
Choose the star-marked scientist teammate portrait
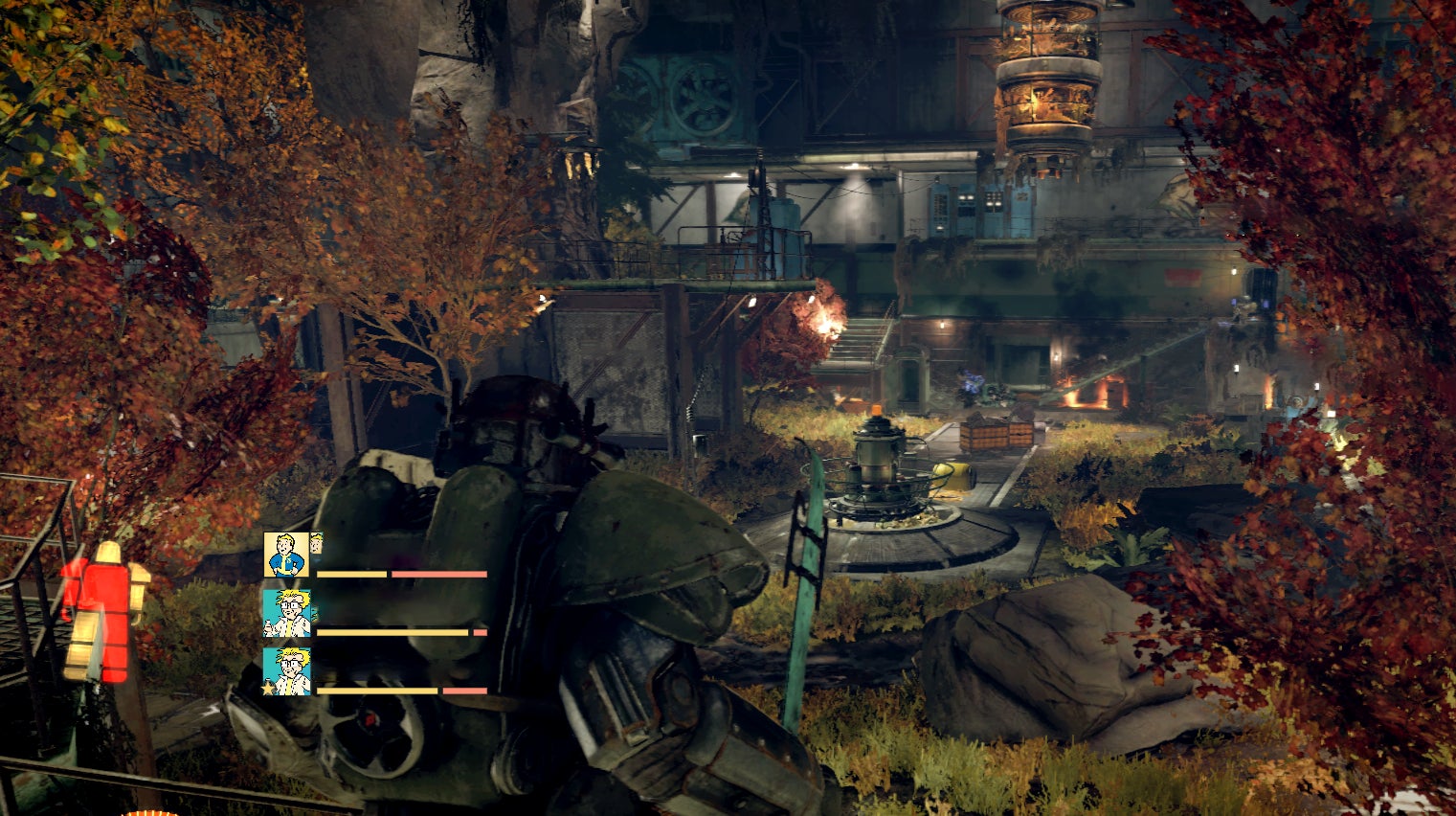(286, 670)
